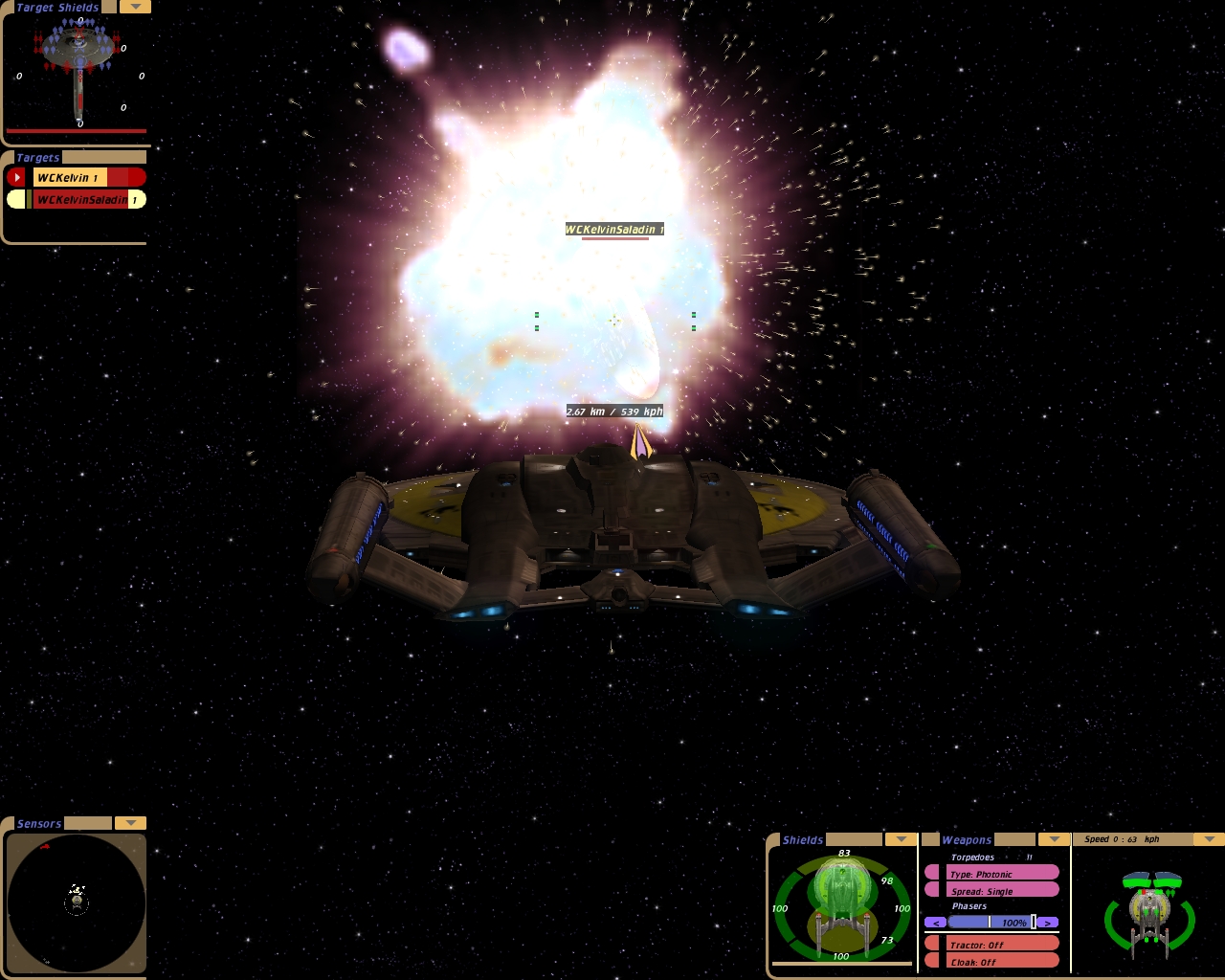Viewport: 1225px width, 980px height.
Task: Collapse the Weapons panel arrow
Action: [x=1054, y=839]
